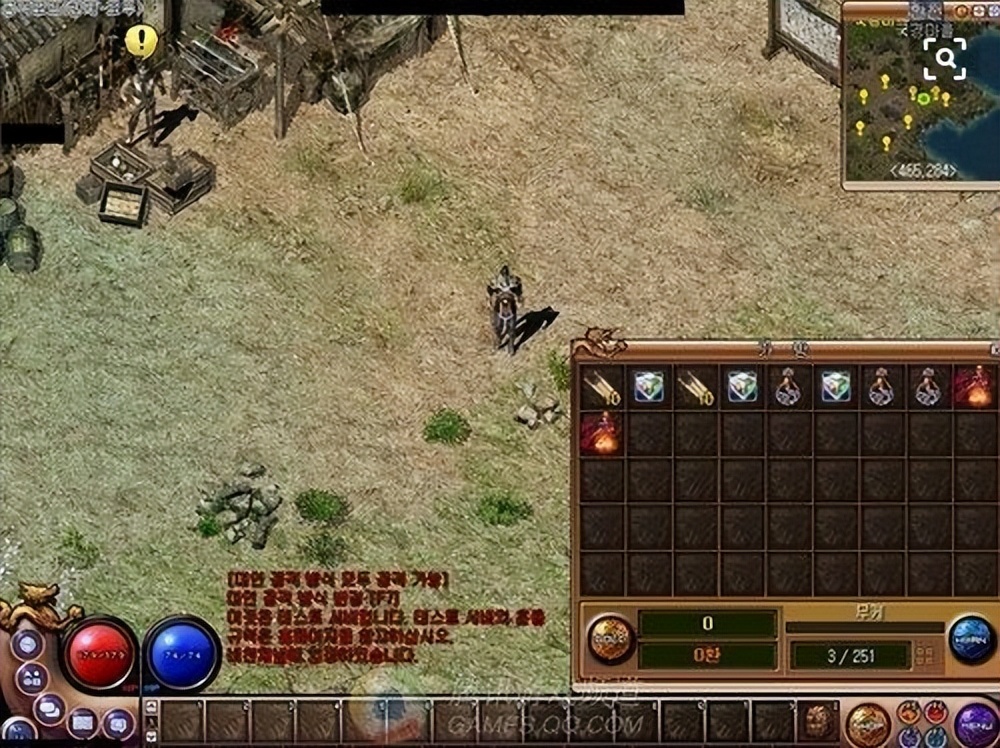Open the chat bubble menu button

(x=48, y=708)
